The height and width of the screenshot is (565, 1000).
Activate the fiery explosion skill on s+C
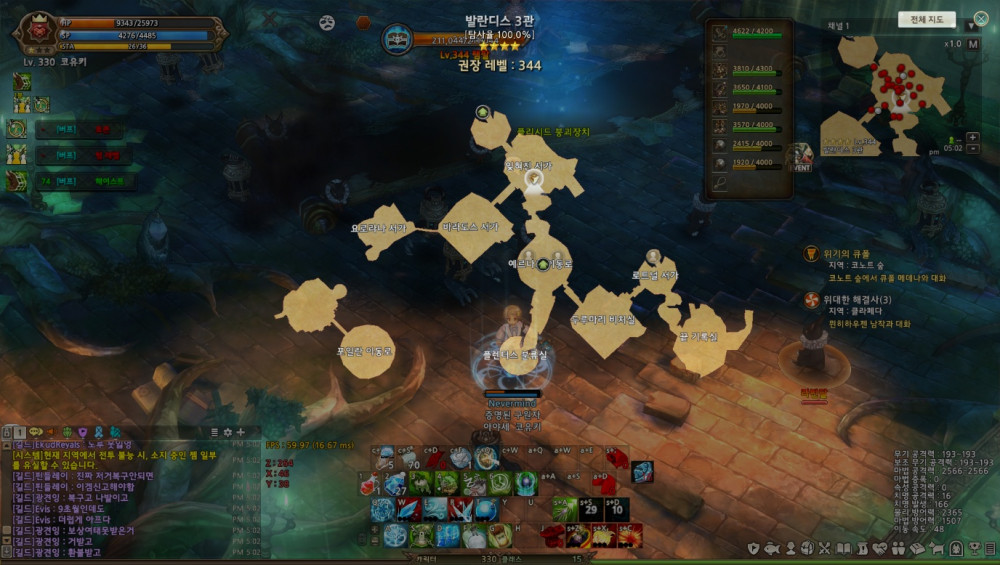coord(631,535)
